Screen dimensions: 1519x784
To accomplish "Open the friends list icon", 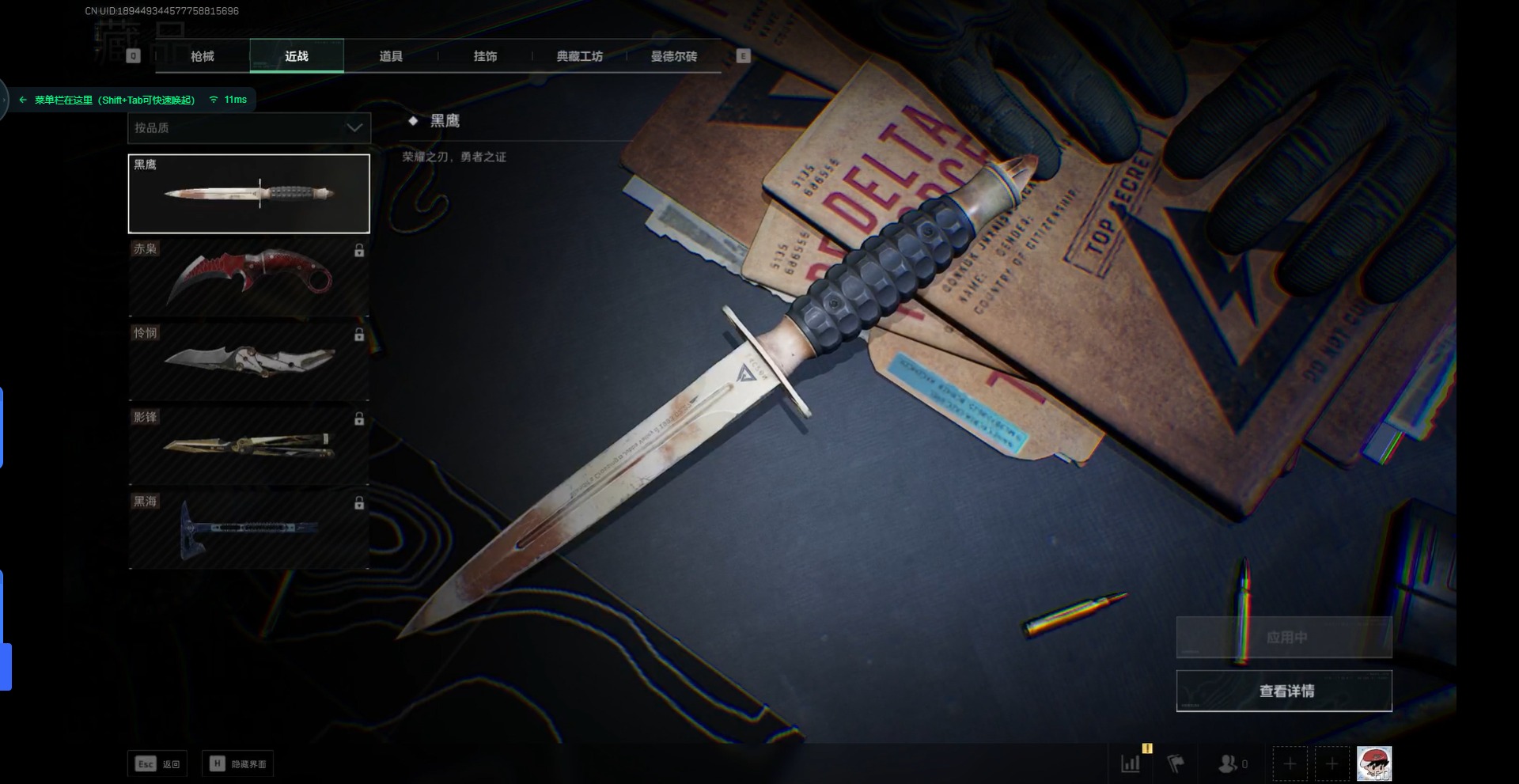I will click(x=1231, y=763).
